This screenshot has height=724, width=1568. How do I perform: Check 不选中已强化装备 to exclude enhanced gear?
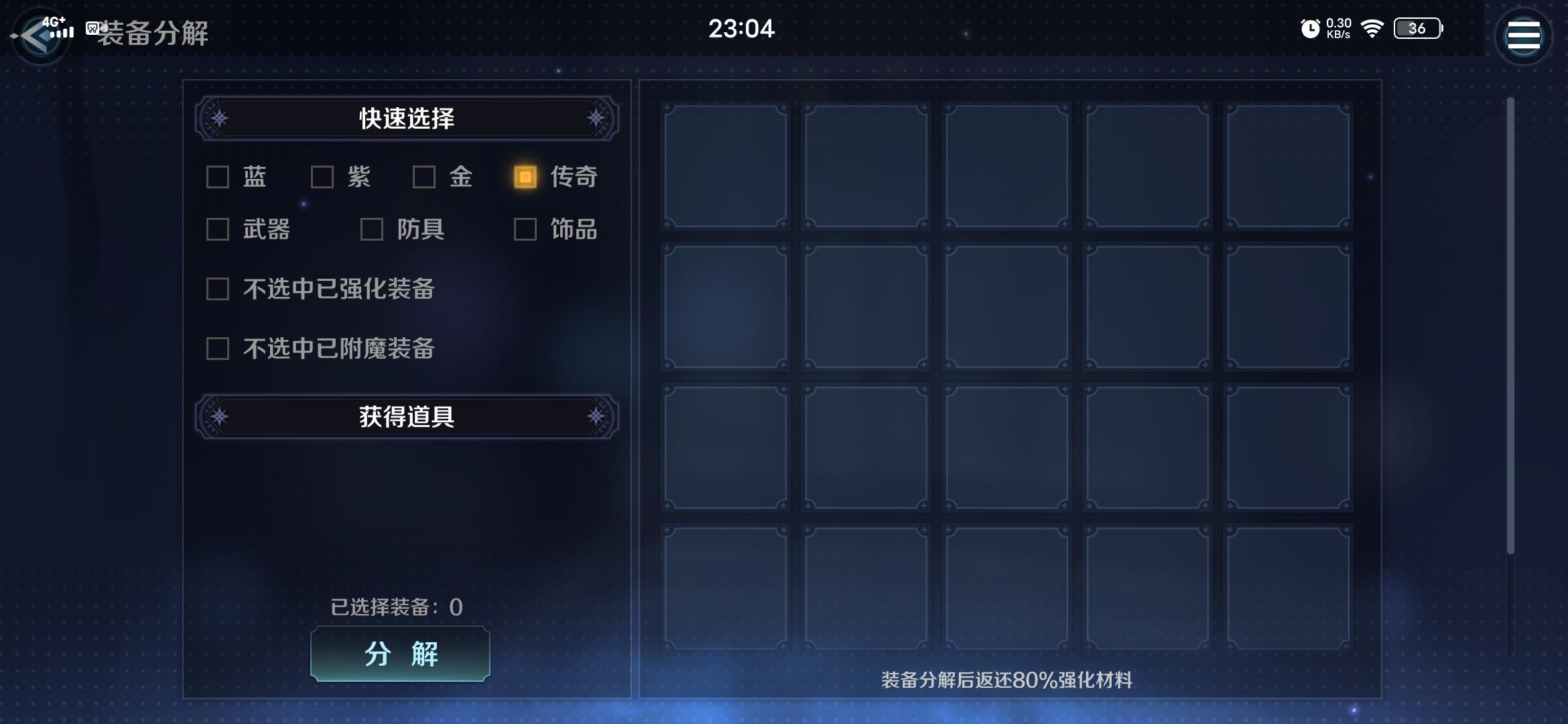(216, 289)
